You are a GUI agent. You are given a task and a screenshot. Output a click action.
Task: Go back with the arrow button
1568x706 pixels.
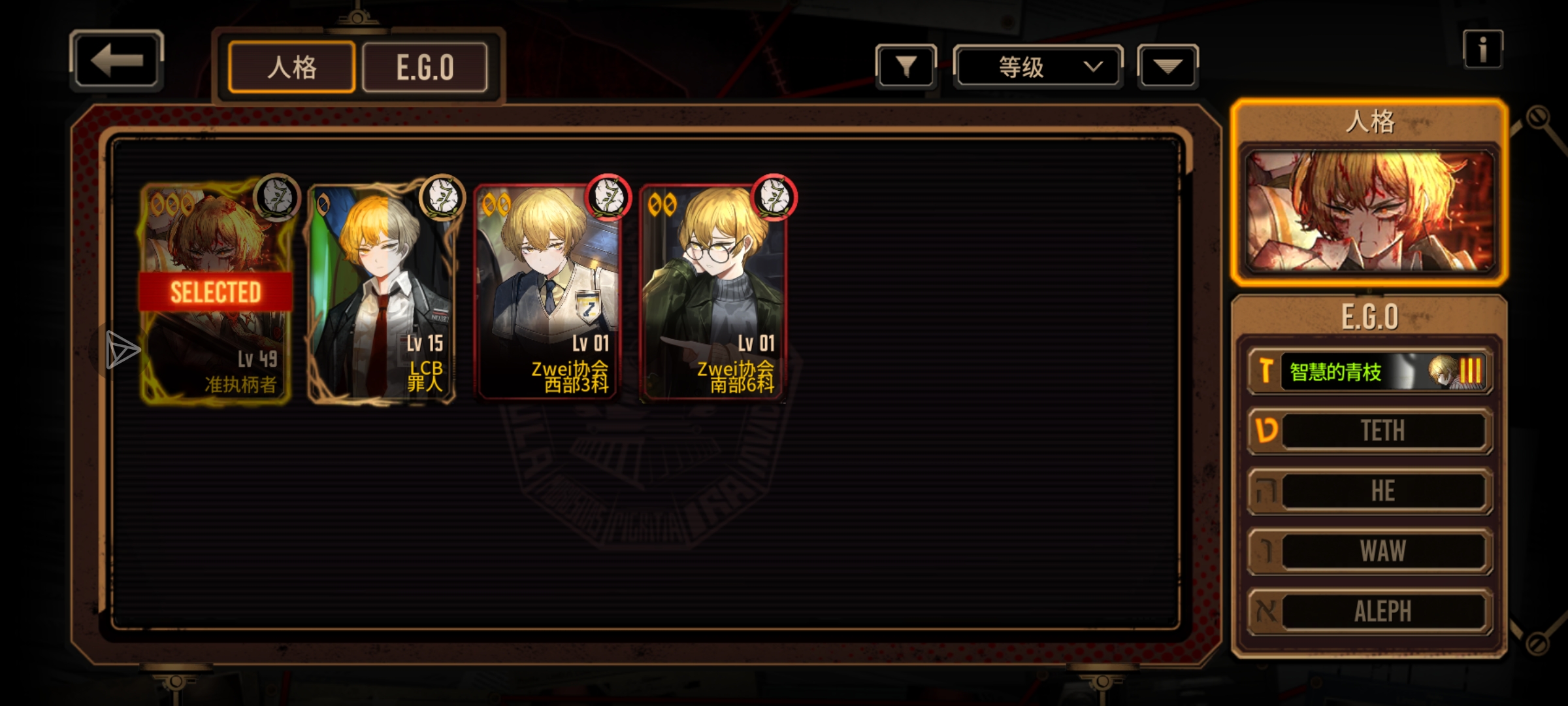tap(116, 61)
